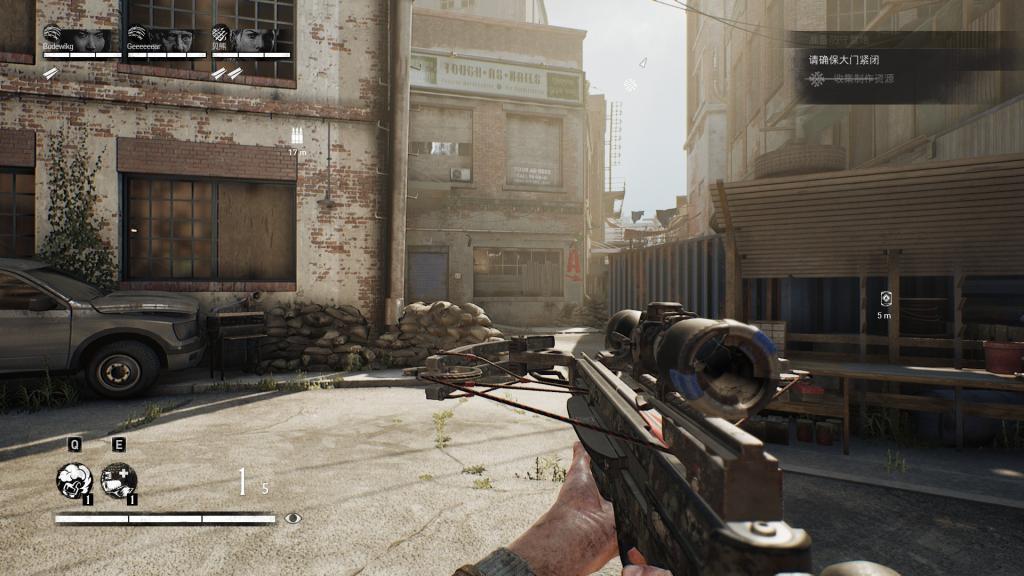Click the eye visibility indicator
This screenshot has height=576, width=1024.
292,518
